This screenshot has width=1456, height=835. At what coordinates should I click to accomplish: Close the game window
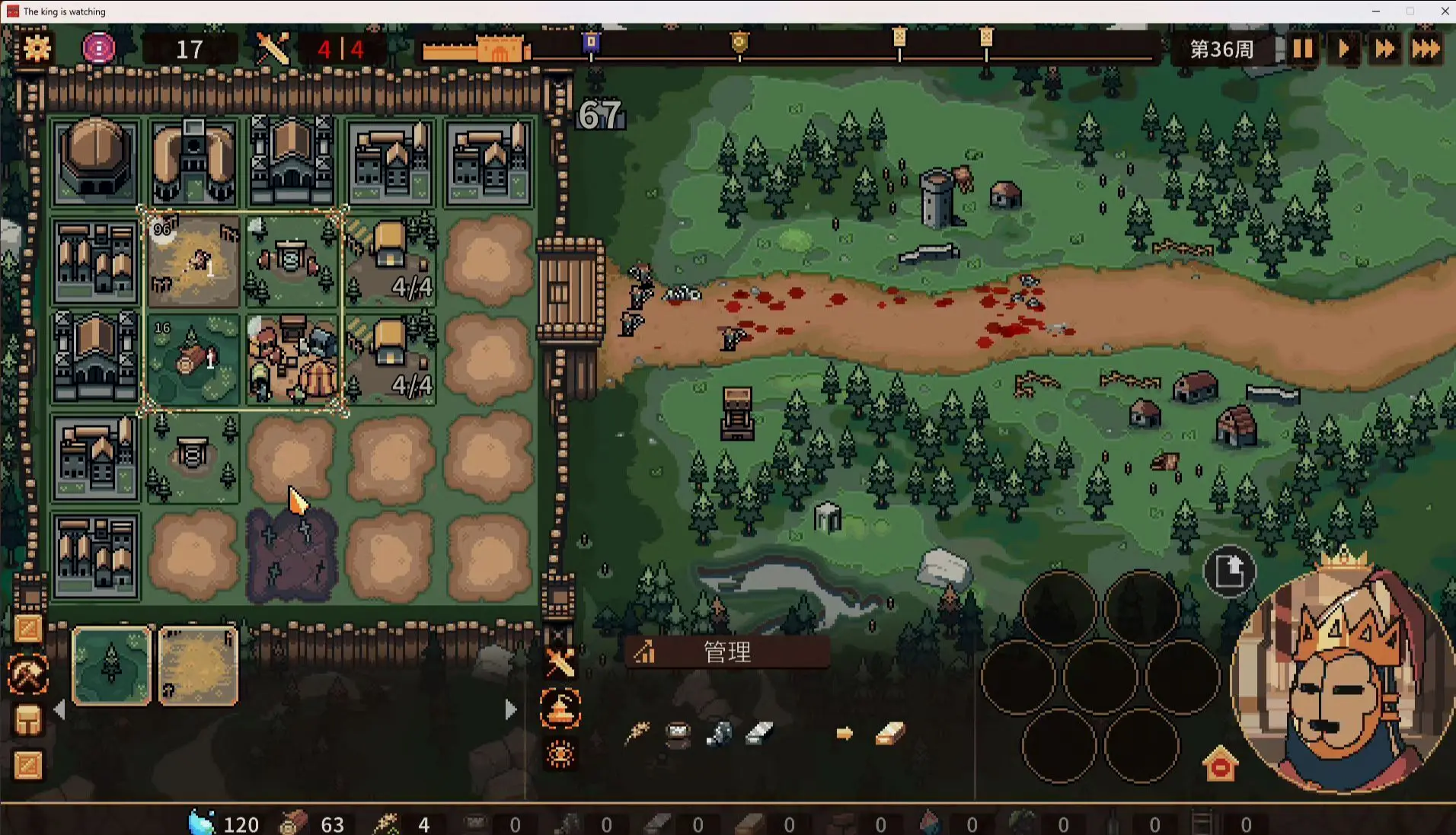[x=1445, y=11]
